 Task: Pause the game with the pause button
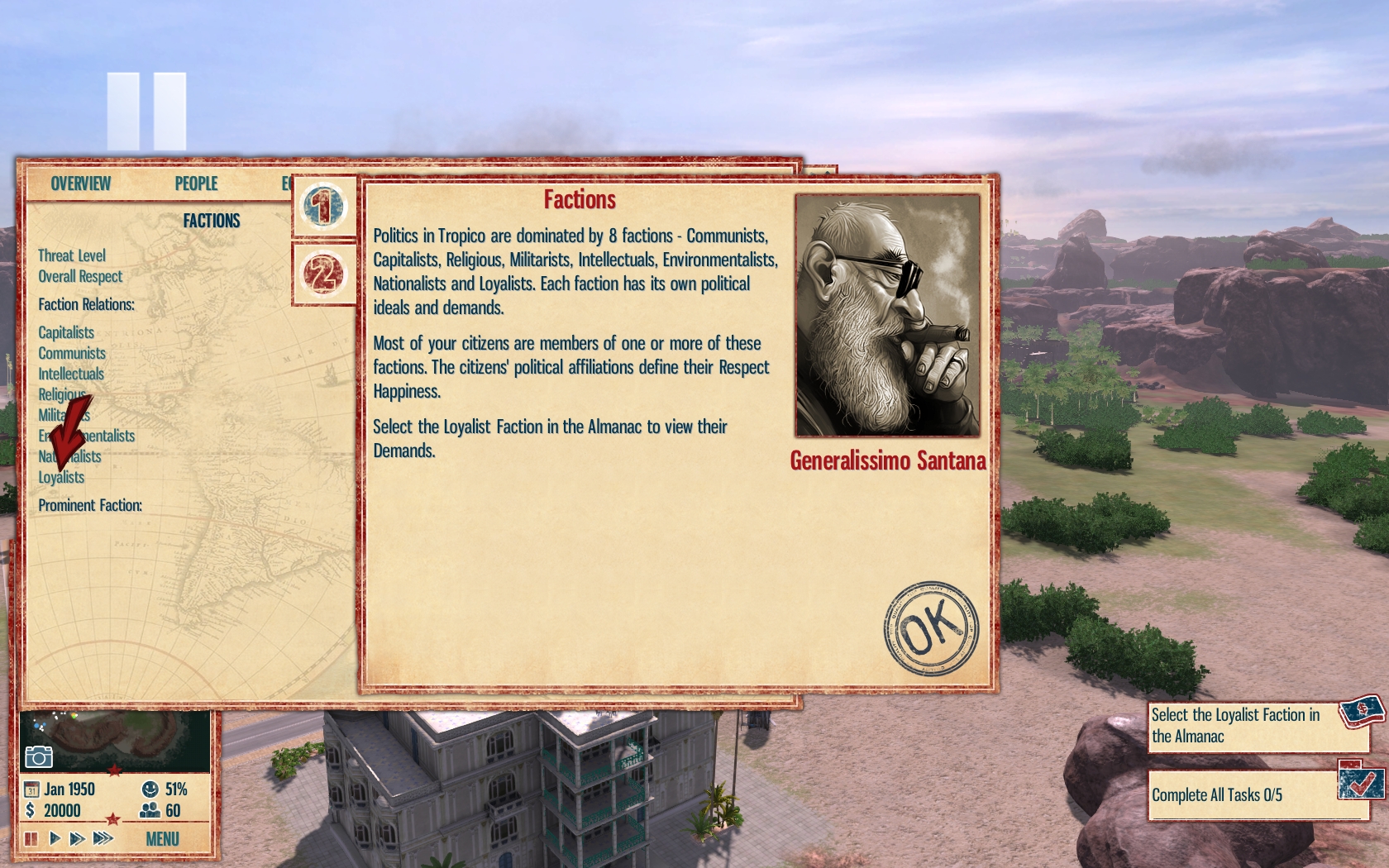click(31, 839)
